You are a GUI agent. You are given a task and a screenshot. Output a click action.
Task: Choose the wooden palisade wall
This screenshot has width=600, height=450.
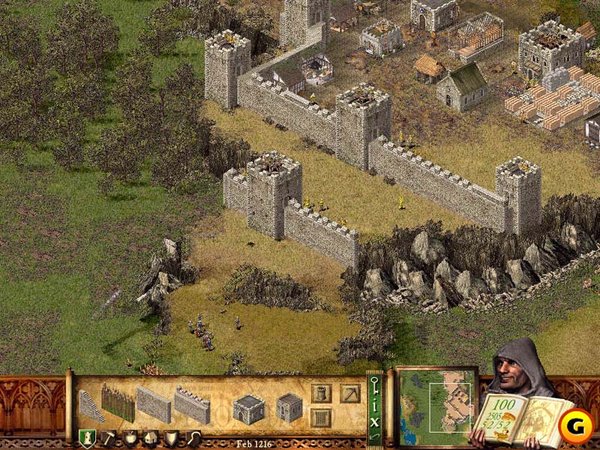tap(118, 403)
